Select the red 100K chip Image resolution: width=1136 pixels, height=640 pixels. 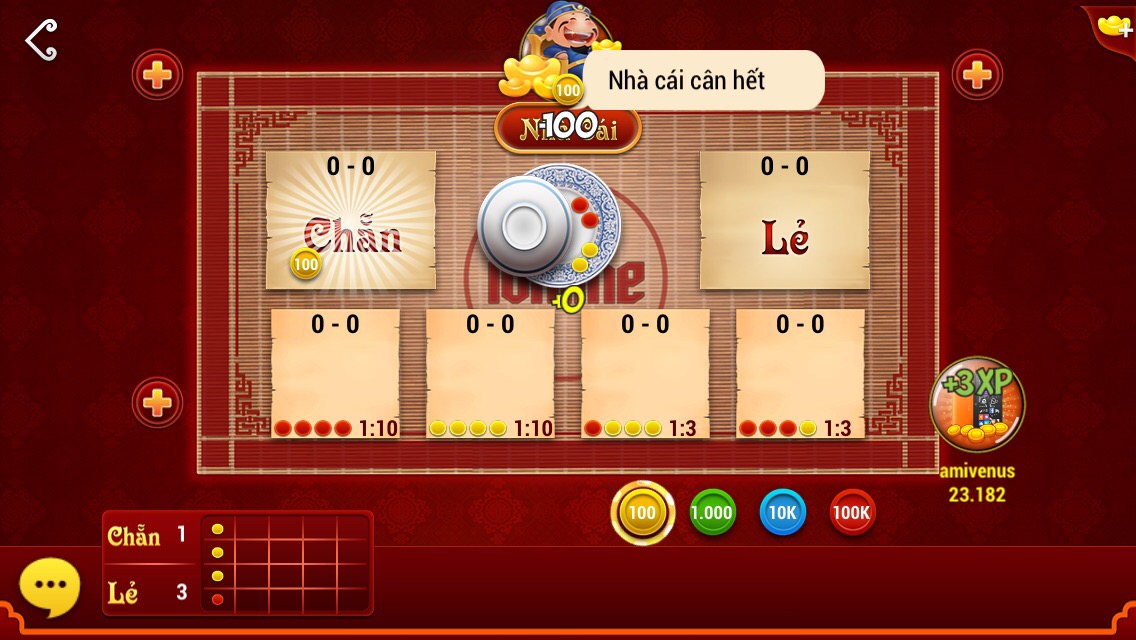pos(852,513)
